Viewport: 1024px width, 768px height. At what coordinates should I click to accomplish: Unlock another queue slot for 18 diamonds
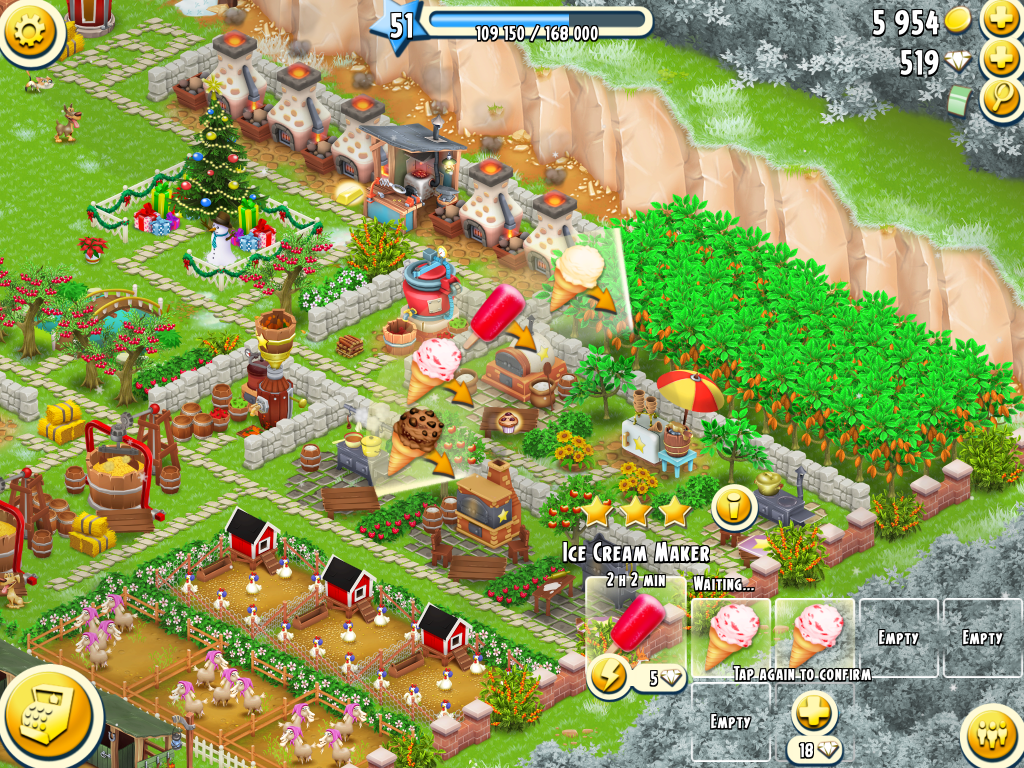coord(812,716)
